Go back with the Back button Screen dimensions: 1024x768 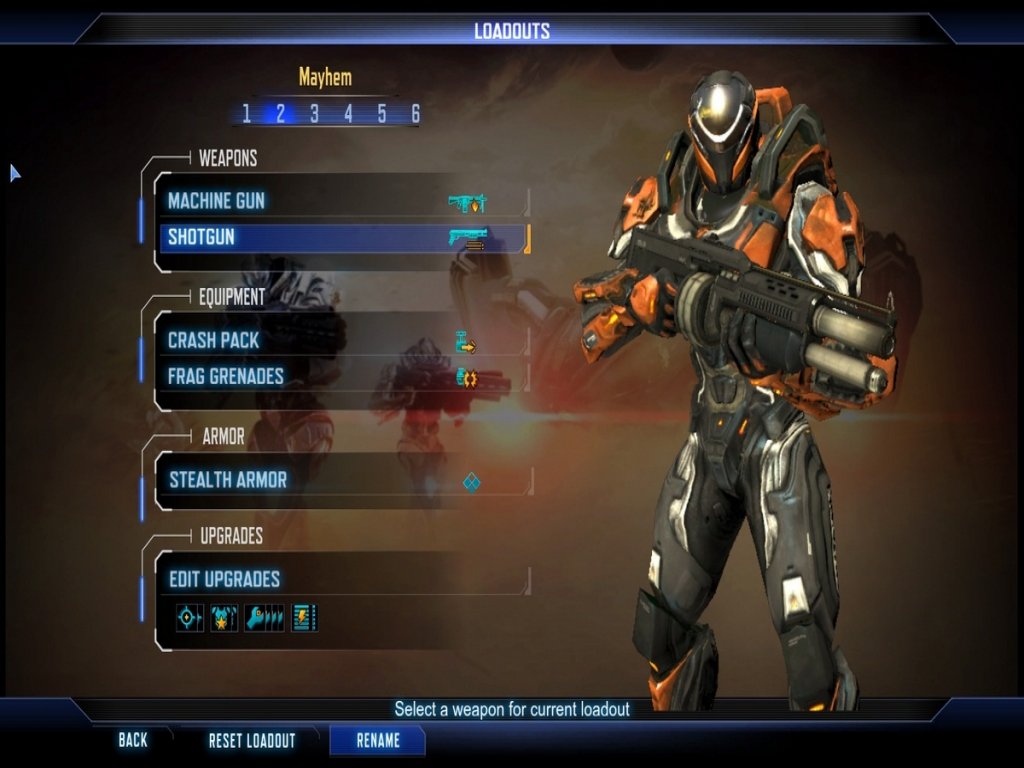(x=133, y=741)
